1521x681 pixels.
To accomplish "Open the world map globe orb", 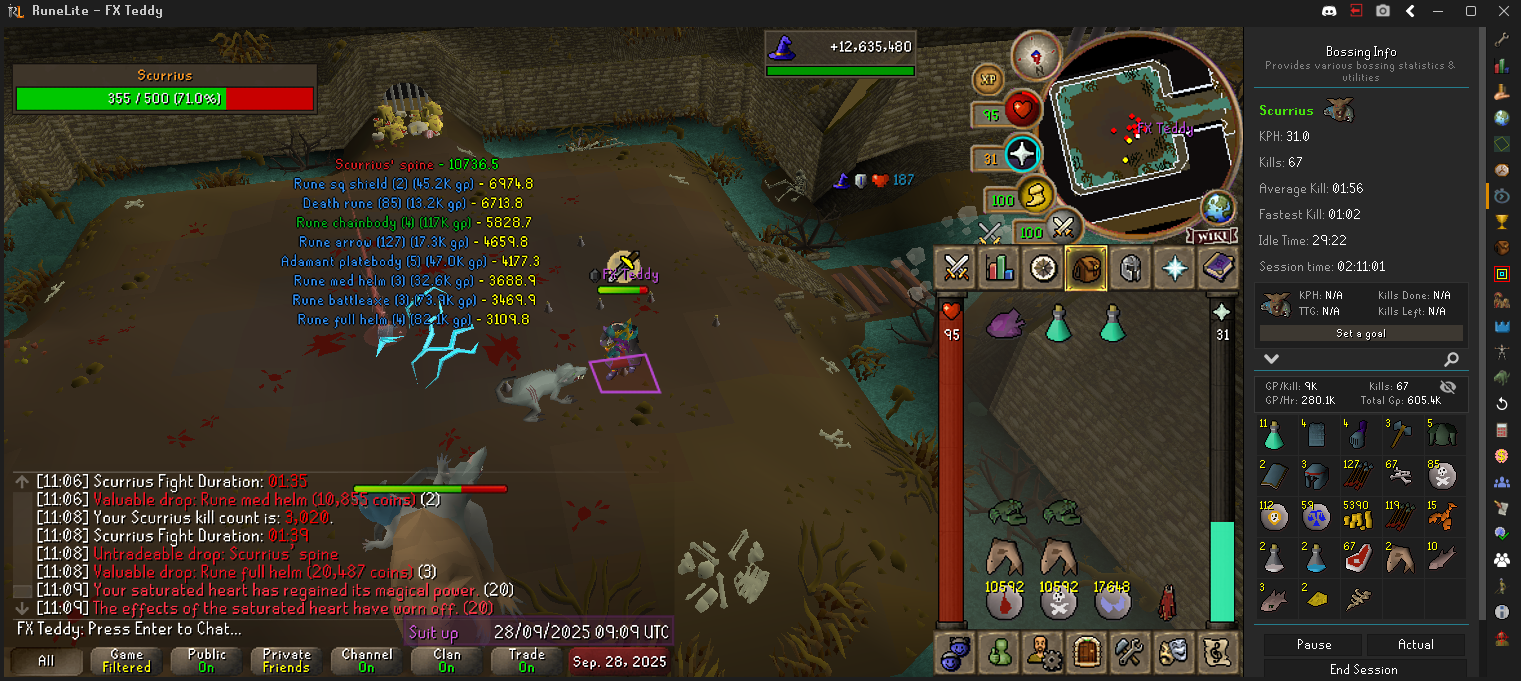I will [x=1216, y=208].
